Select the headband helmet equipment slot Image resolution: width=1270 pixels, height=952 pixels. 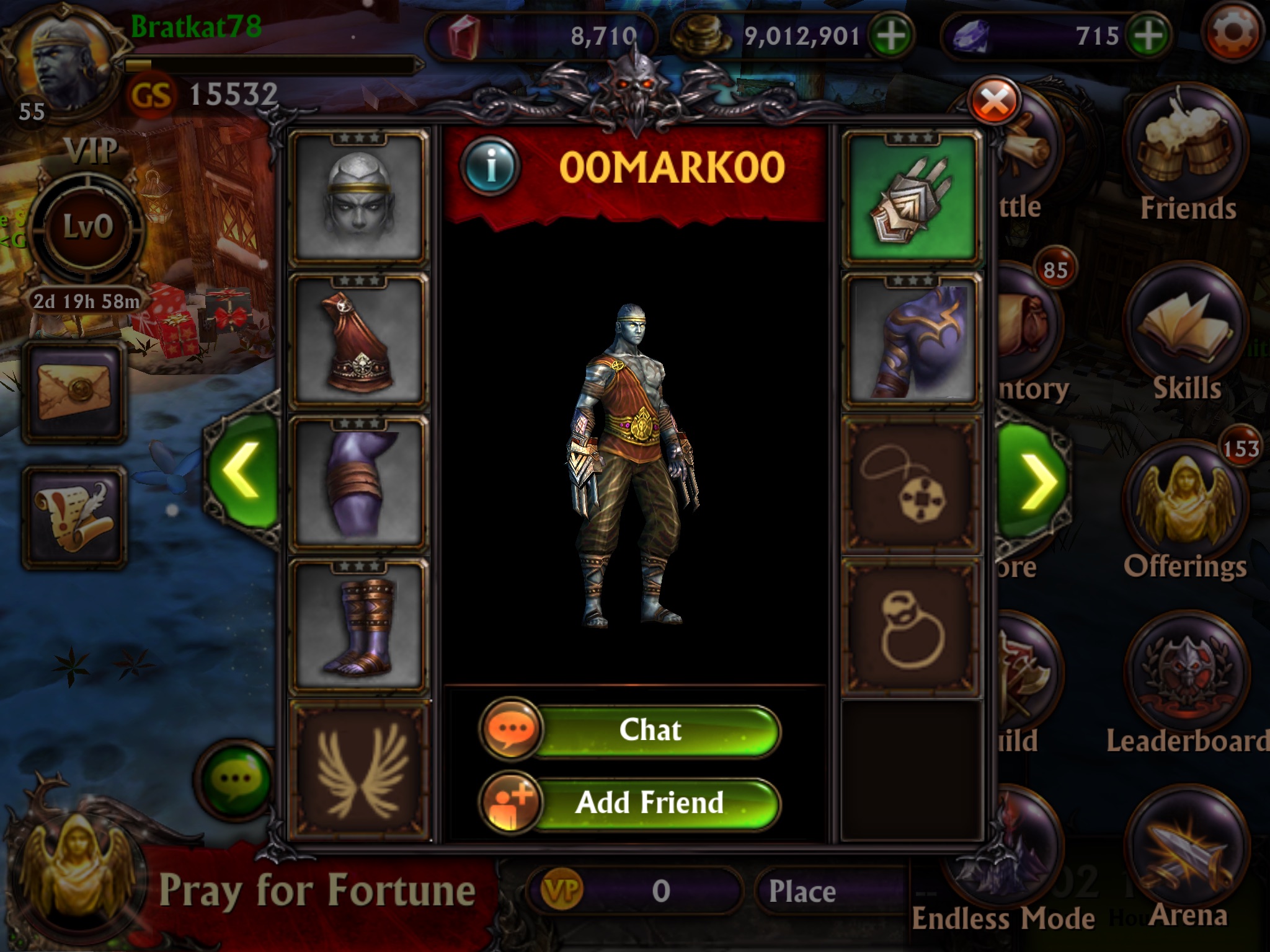click(x=359, y=200)
